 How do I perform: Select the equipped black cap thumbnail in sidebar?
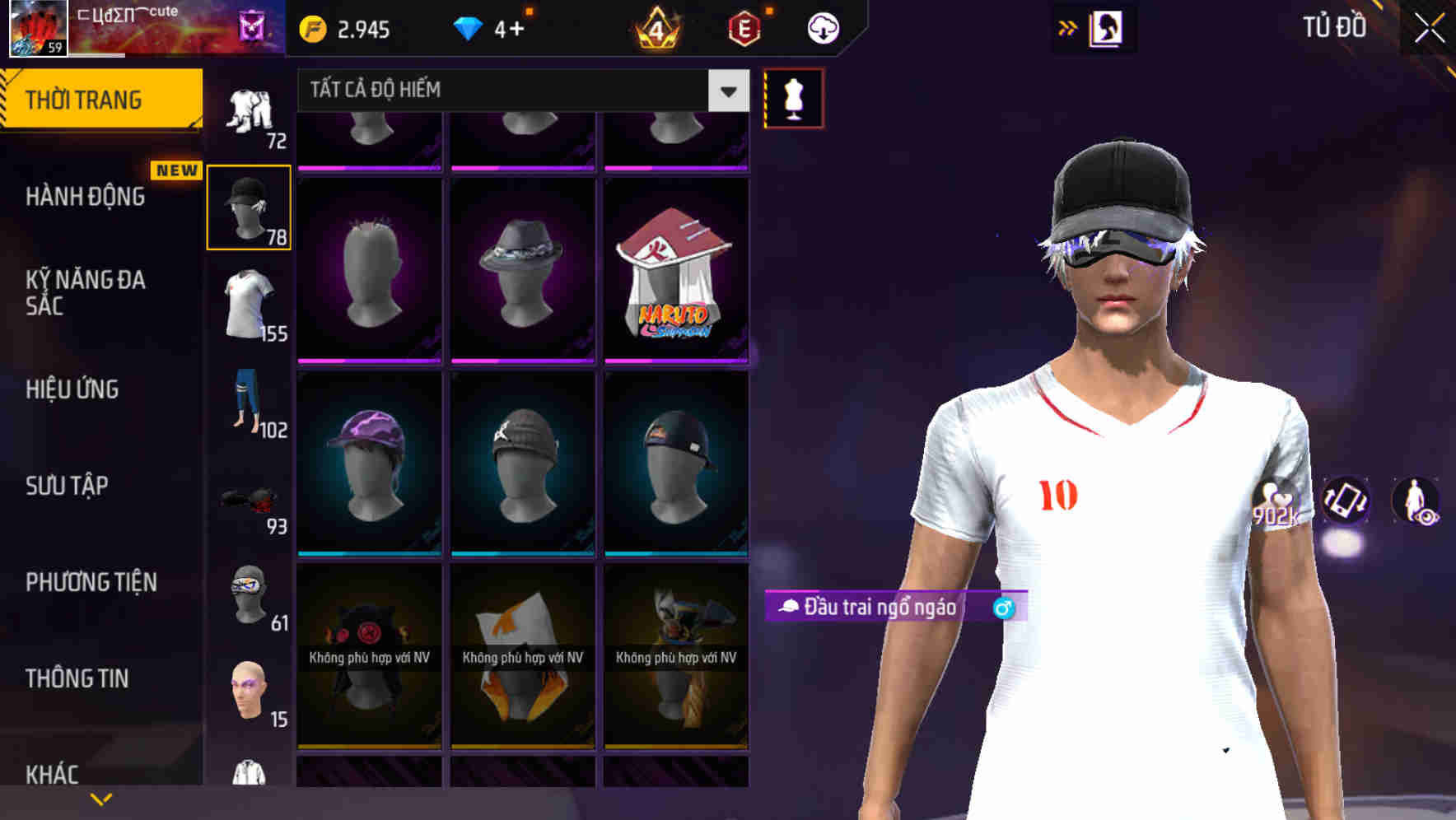coord(250,206)
